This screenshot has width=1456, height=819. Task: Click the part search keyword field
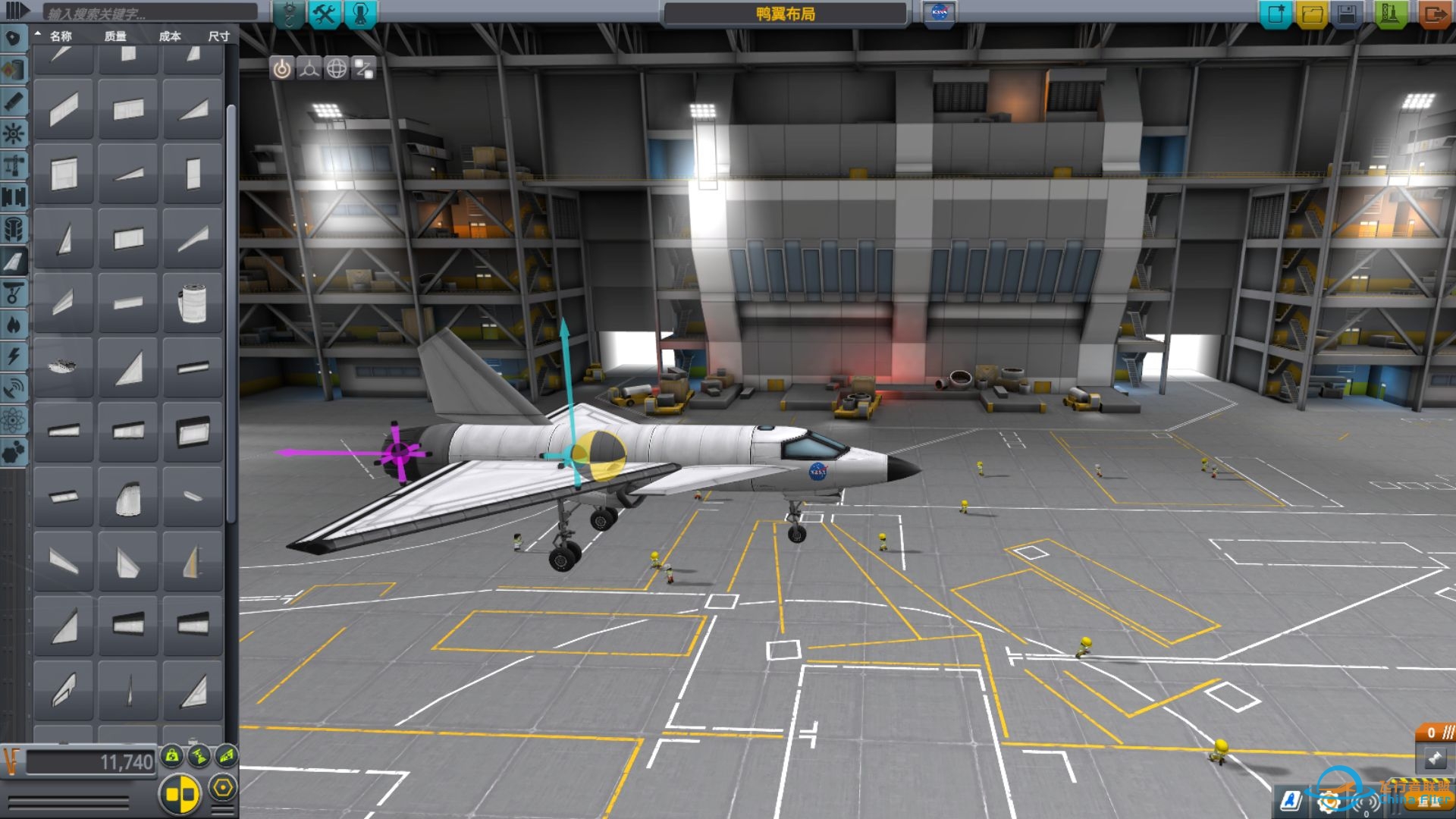149,13
